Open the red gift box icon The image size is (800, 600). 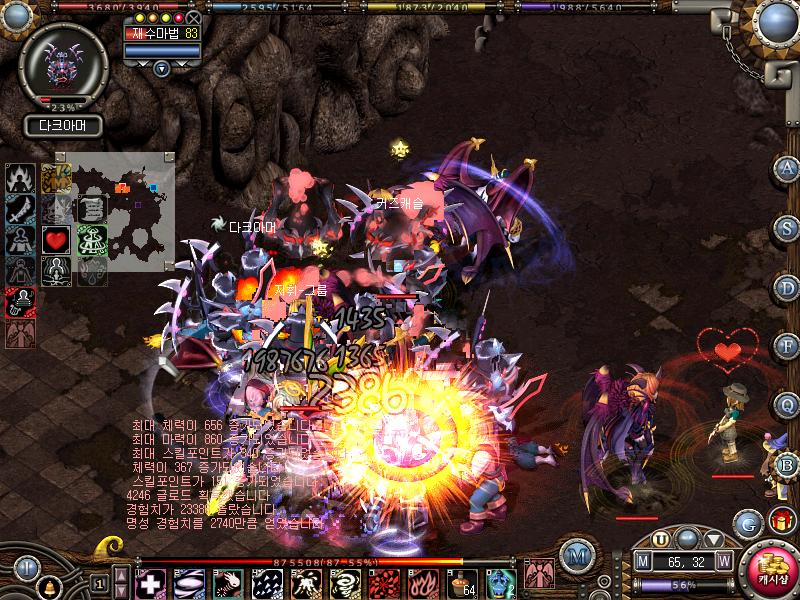780,521
